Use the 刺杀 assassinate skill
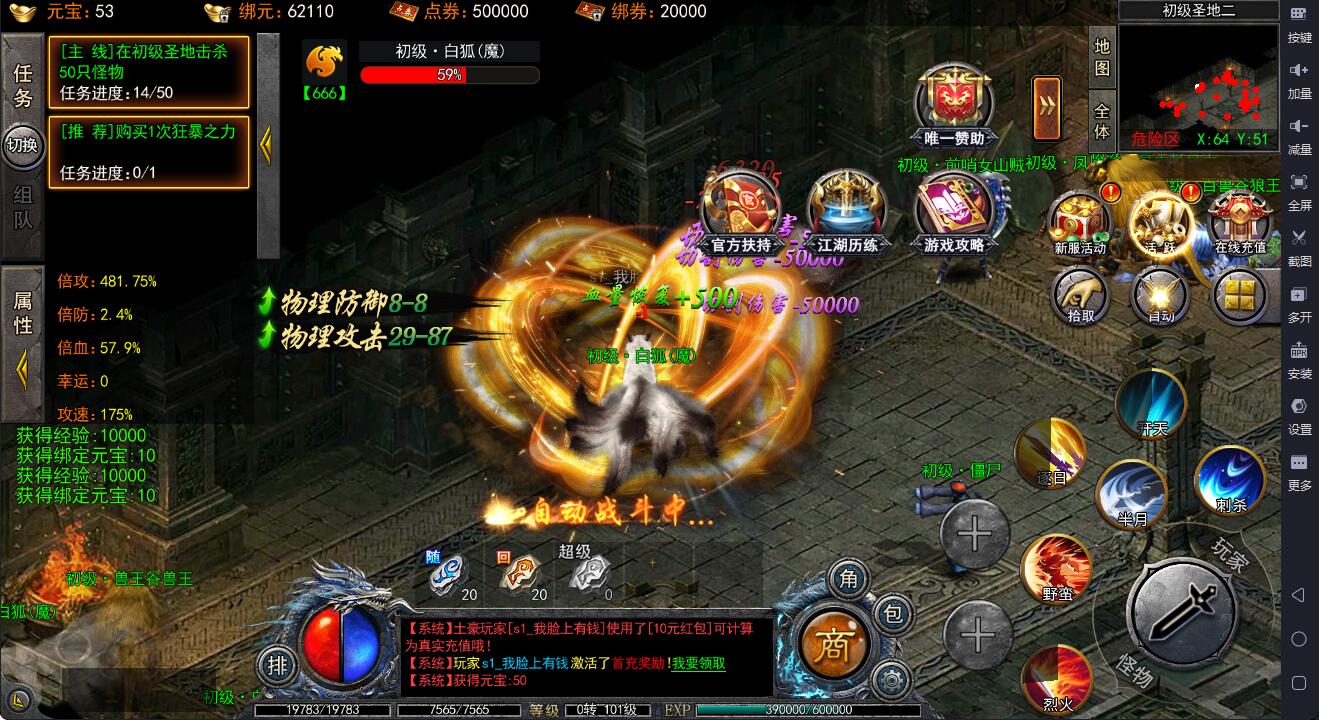 click(x=1230, y=481)
